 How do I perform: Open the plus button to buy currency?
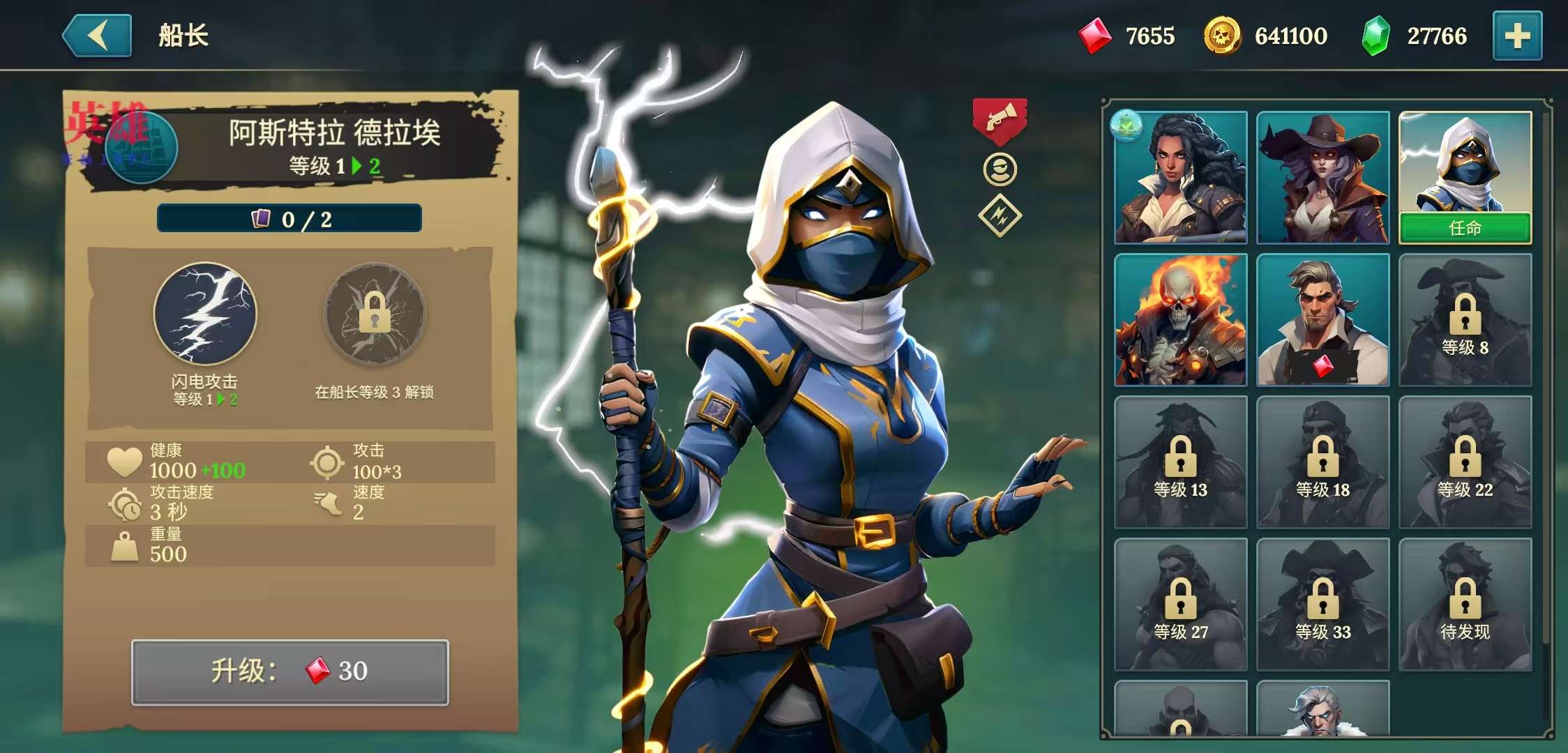pyautogui.click(x=1517, y=36)
